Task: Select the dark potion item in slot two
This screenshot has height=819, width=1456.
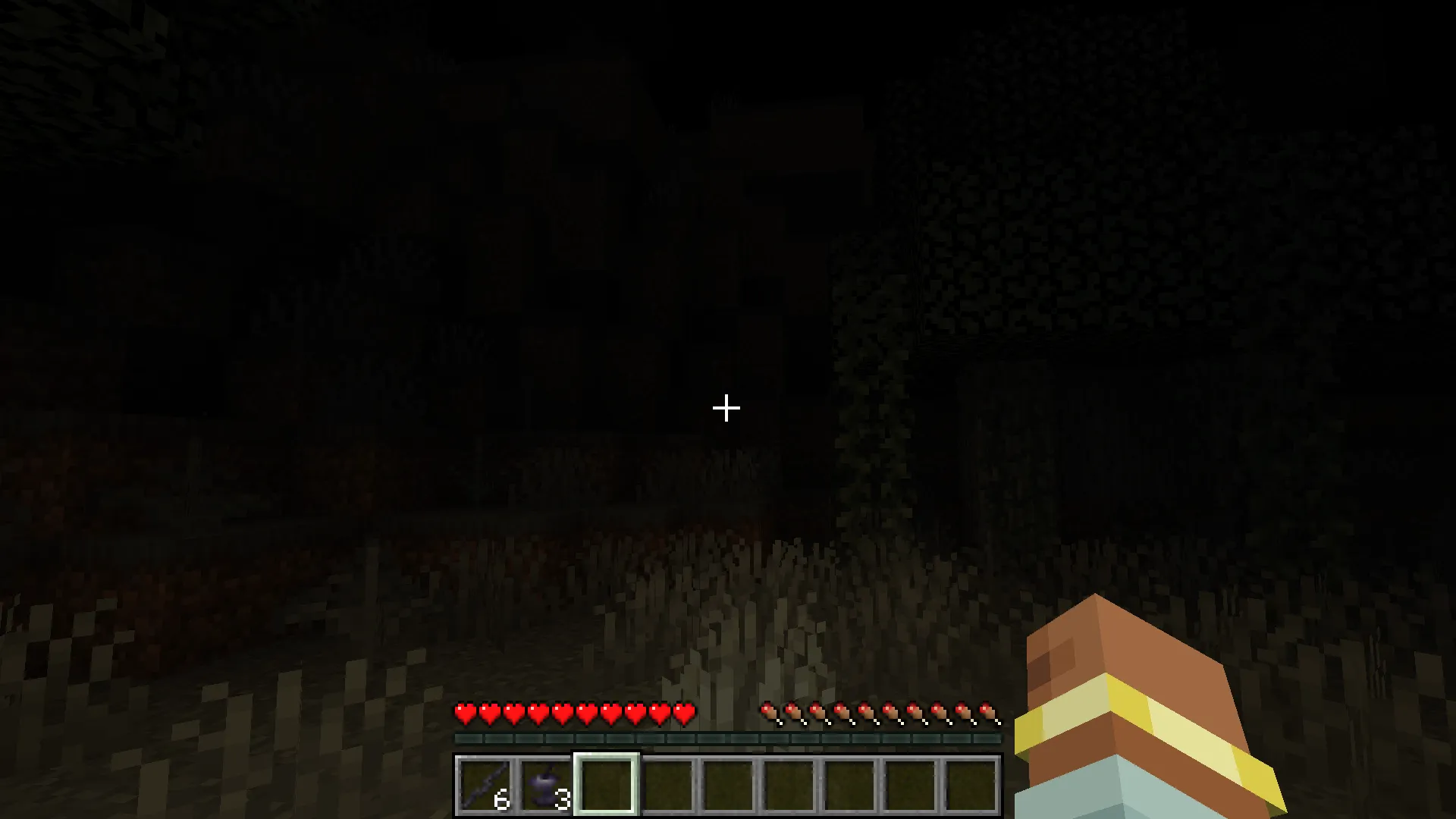Action: tap(546, 785)
